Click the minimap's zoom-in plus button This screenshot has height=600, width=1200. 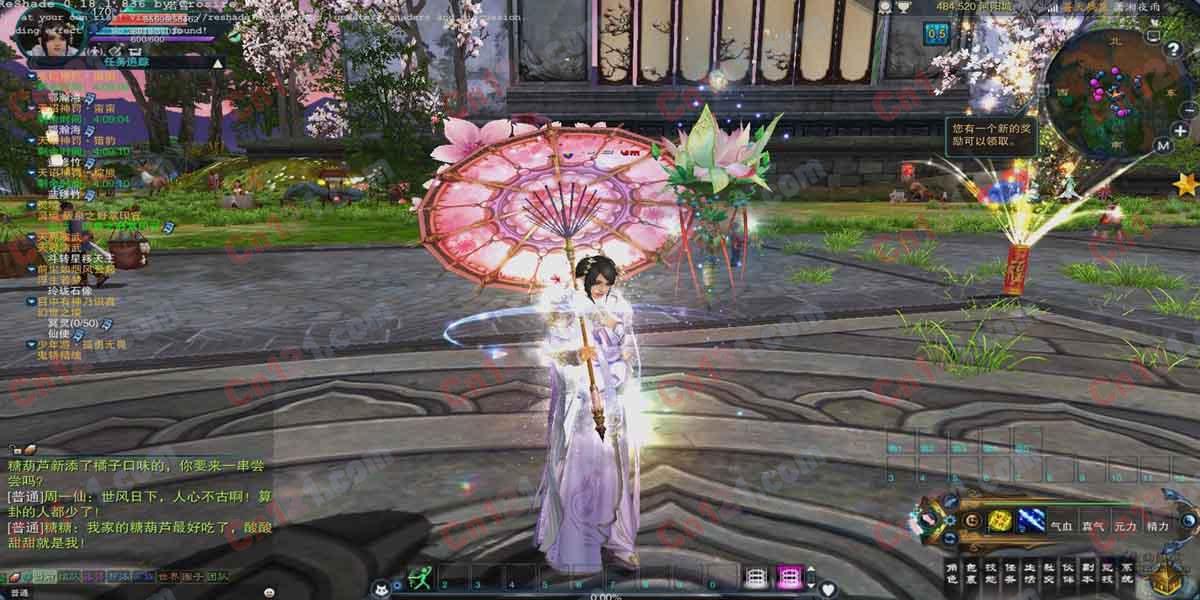(x=1181, y=130)
